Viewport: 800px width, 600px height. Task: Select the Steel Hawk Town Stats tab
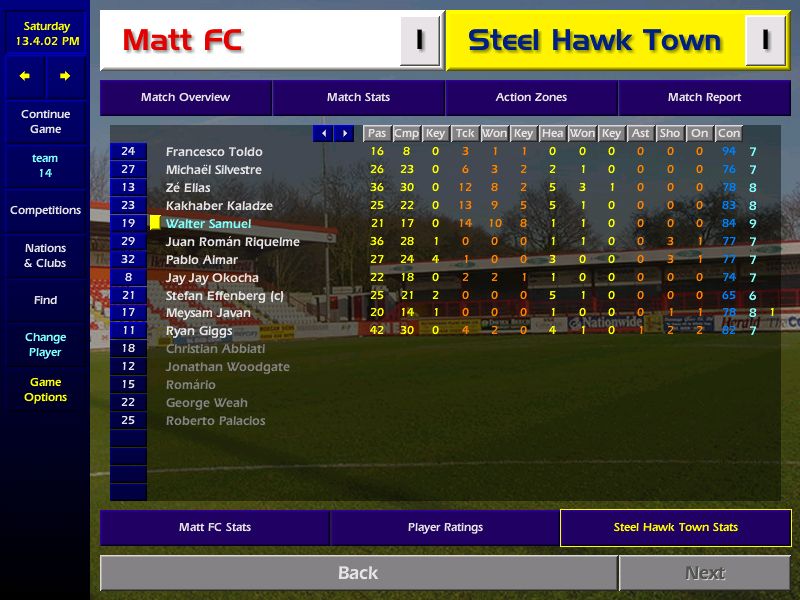675,527
